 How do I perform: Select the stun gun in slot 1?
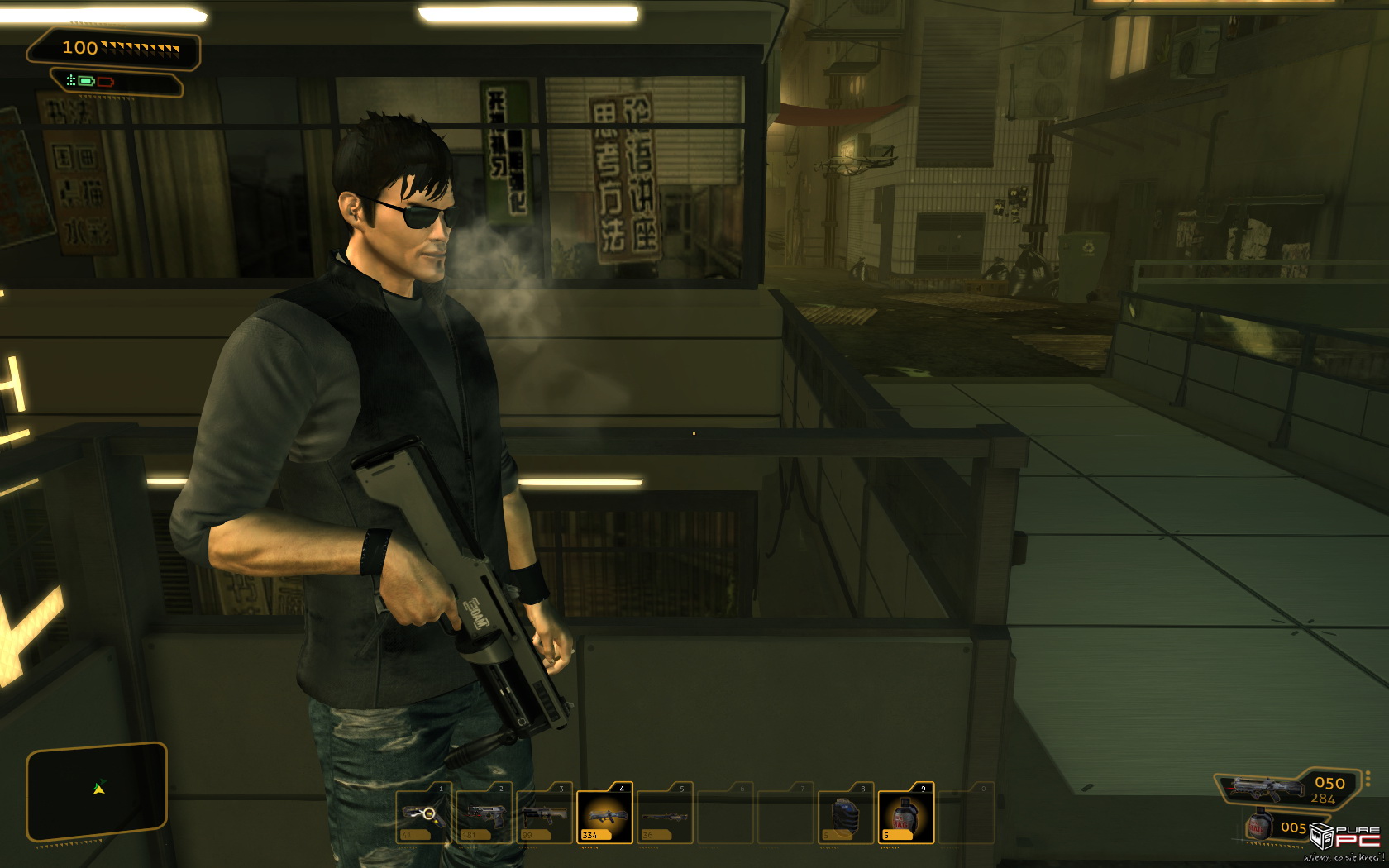coord(424,814)
